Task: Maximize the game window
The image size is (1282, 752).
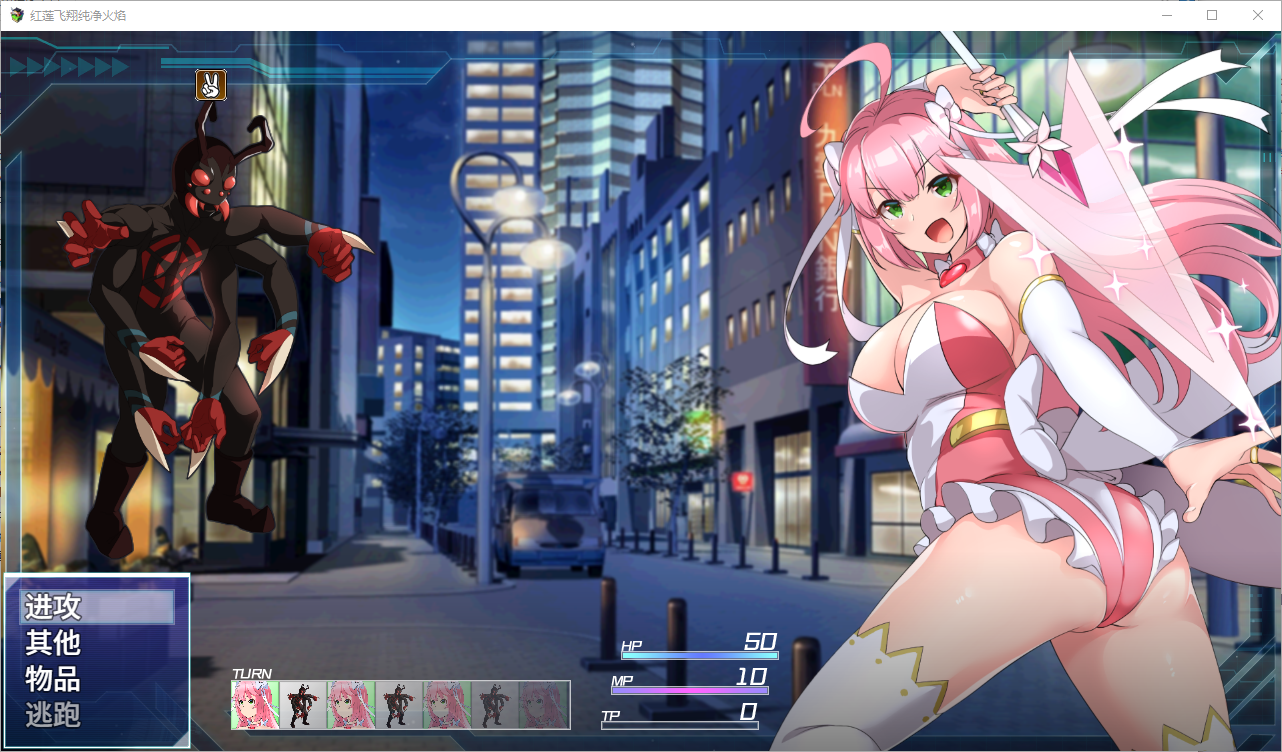Action: click(1212, 15)
